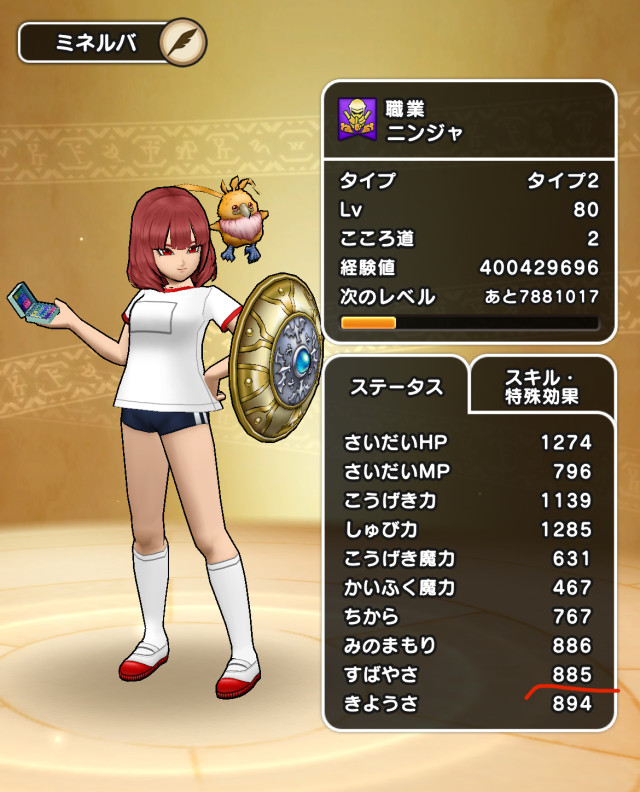Viewport: 640px width, 792px height.
Task: Tap the feather quill edit-name icon
Action: click(184, 42)
